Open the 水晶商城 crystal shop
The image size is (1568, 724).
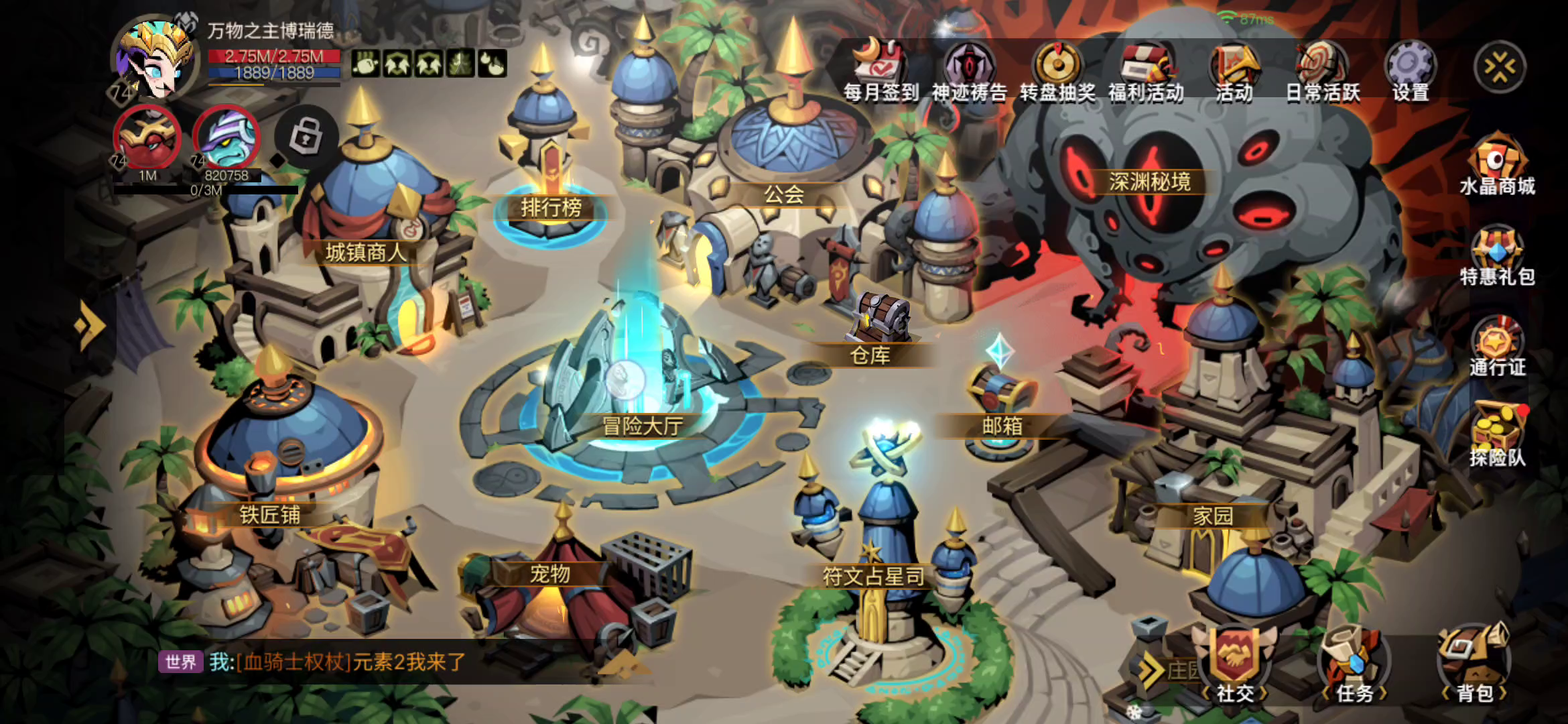pyautogui.click(x=1497, y=164)
